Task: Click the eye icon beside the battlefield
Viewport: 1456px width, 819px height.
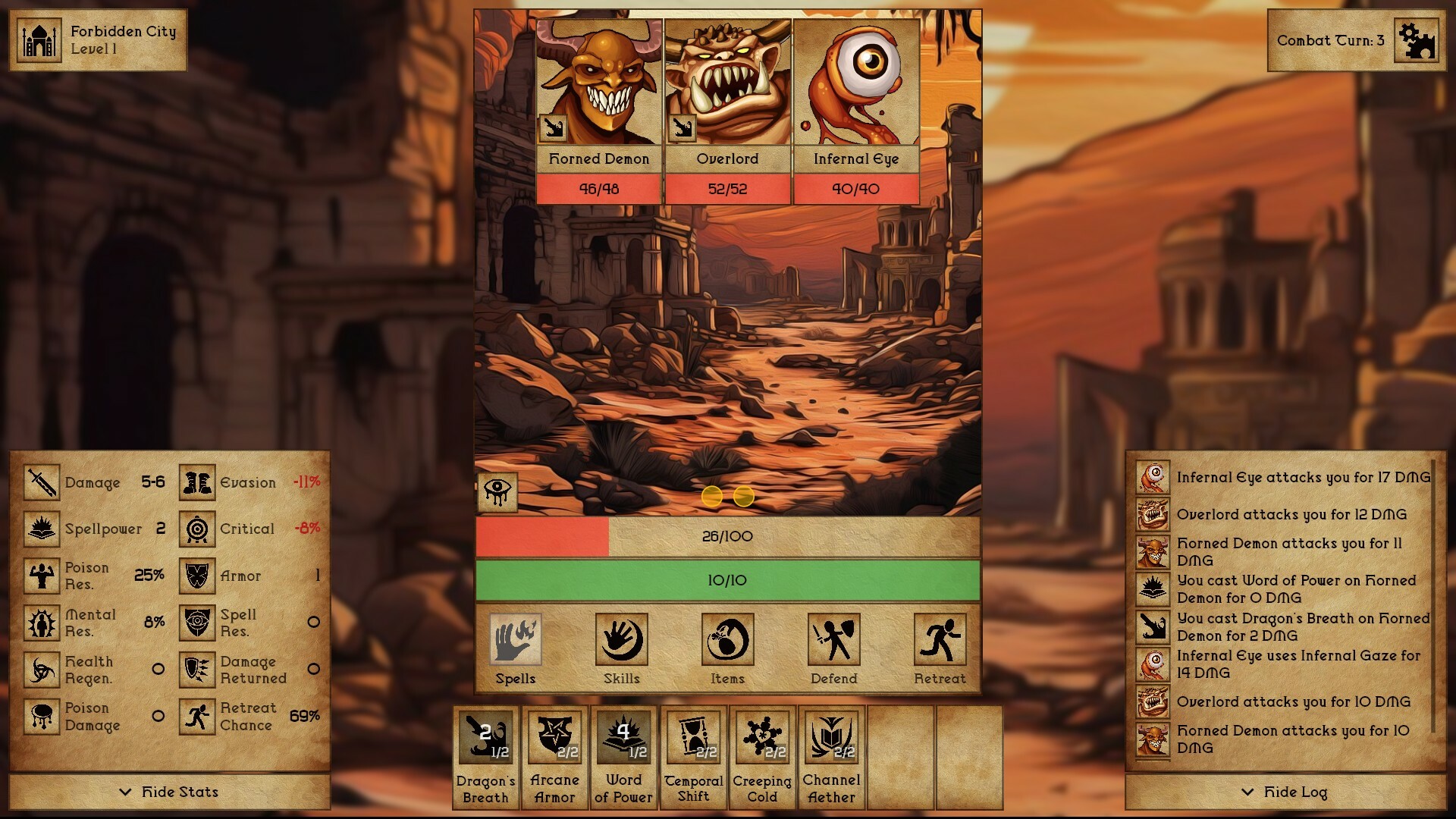Action: 497,494
